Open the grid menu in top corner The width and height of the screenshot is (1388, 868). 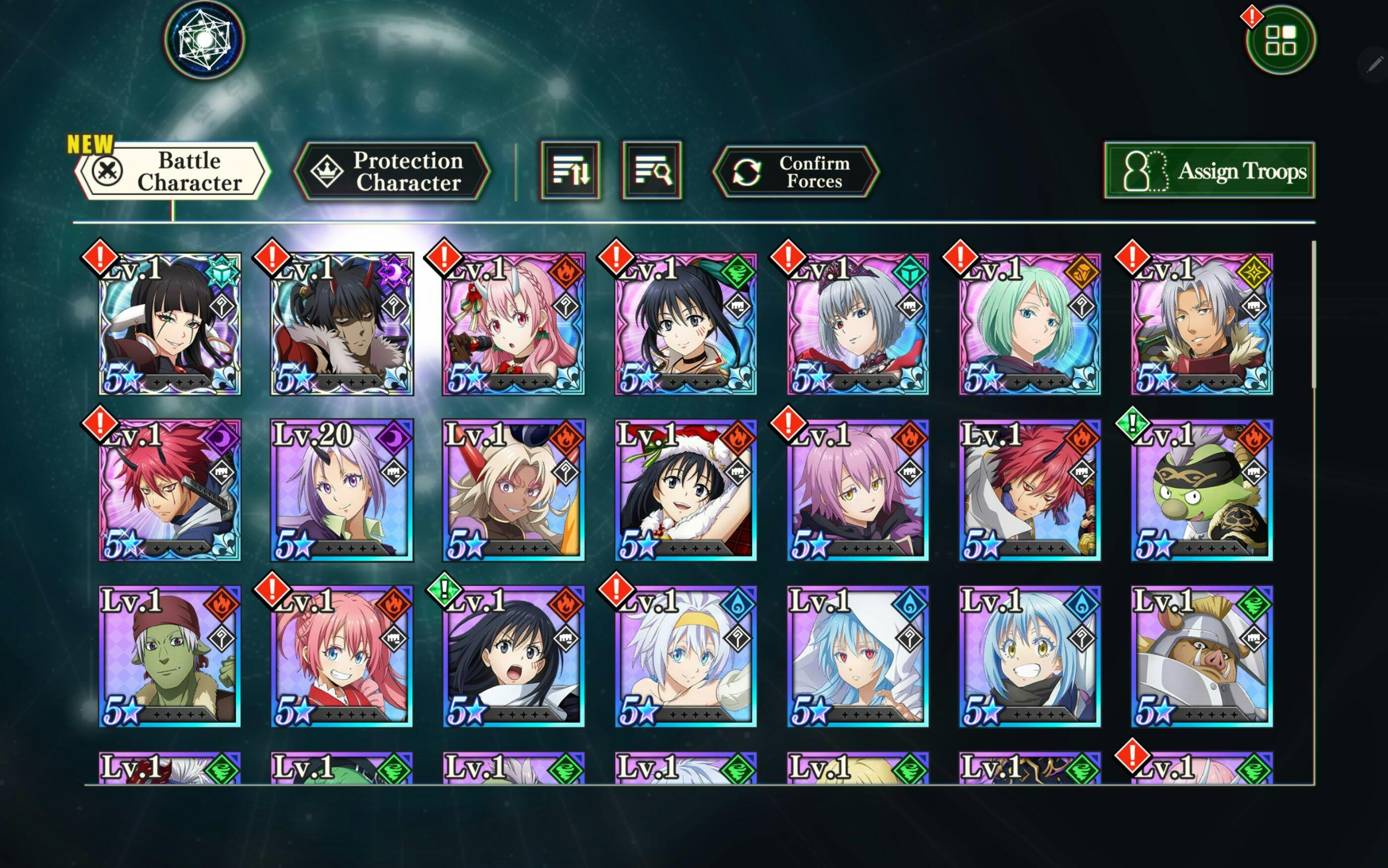(1280, 40)
